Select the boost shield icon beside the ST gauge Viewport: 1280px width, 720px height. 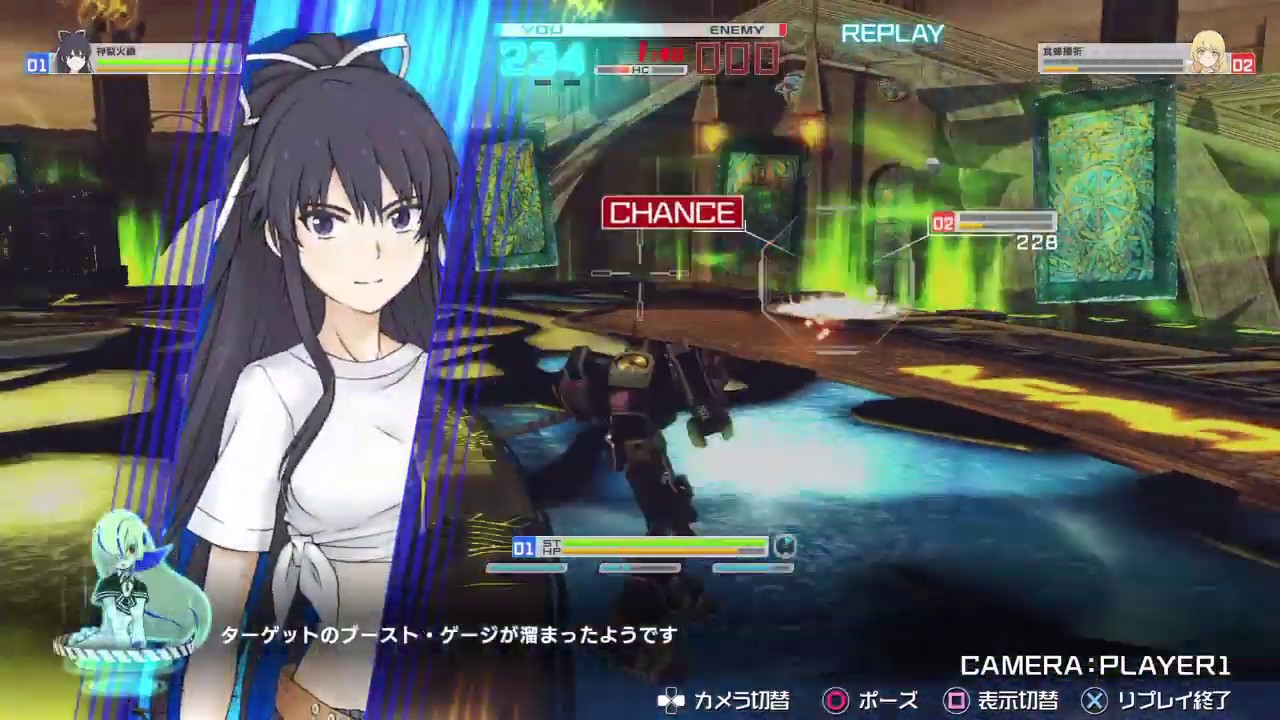pyautogui.click(x=784, y=548)
